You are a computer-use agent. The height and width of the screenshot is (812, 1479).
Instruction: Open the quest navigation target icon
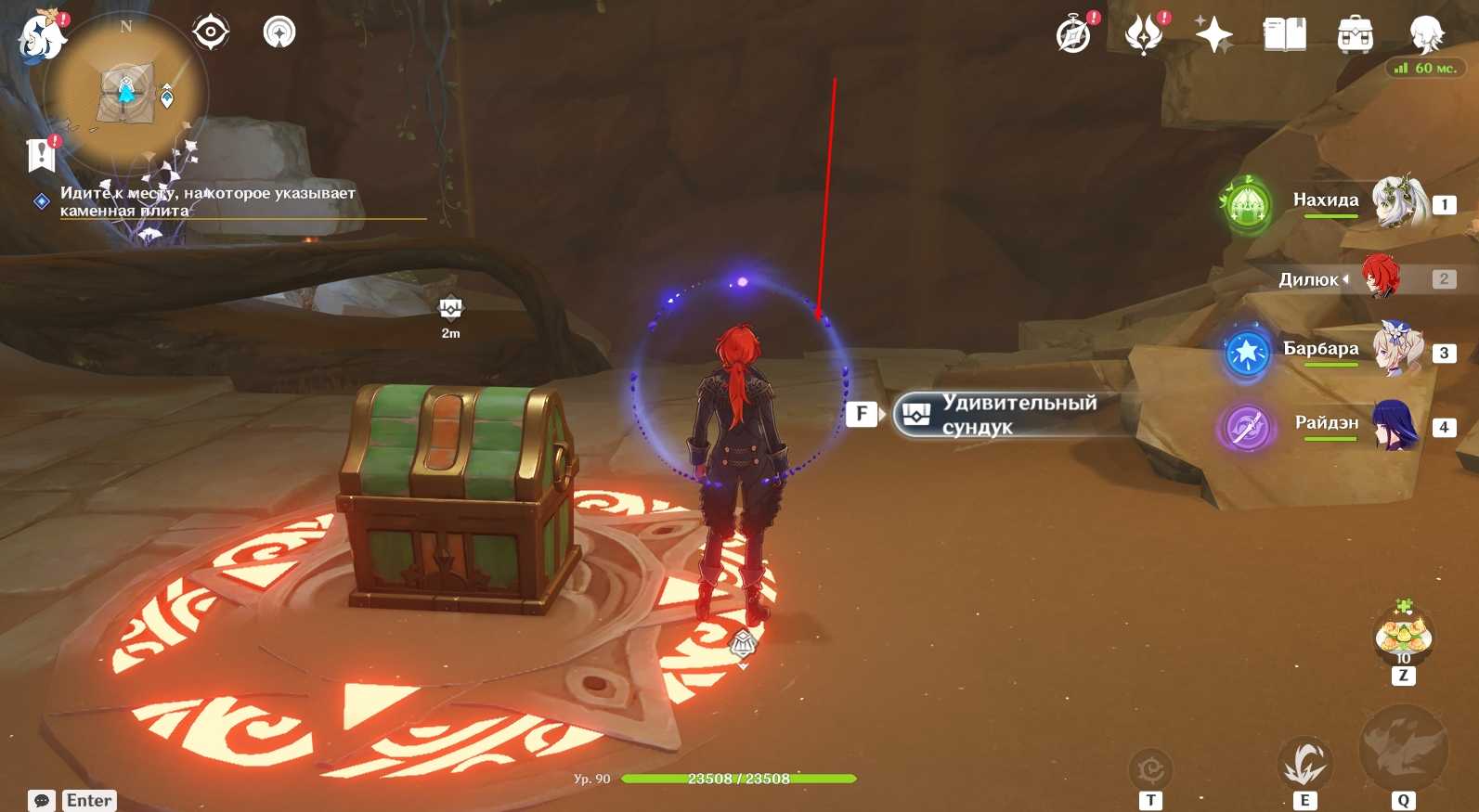(x=211, y=32)
